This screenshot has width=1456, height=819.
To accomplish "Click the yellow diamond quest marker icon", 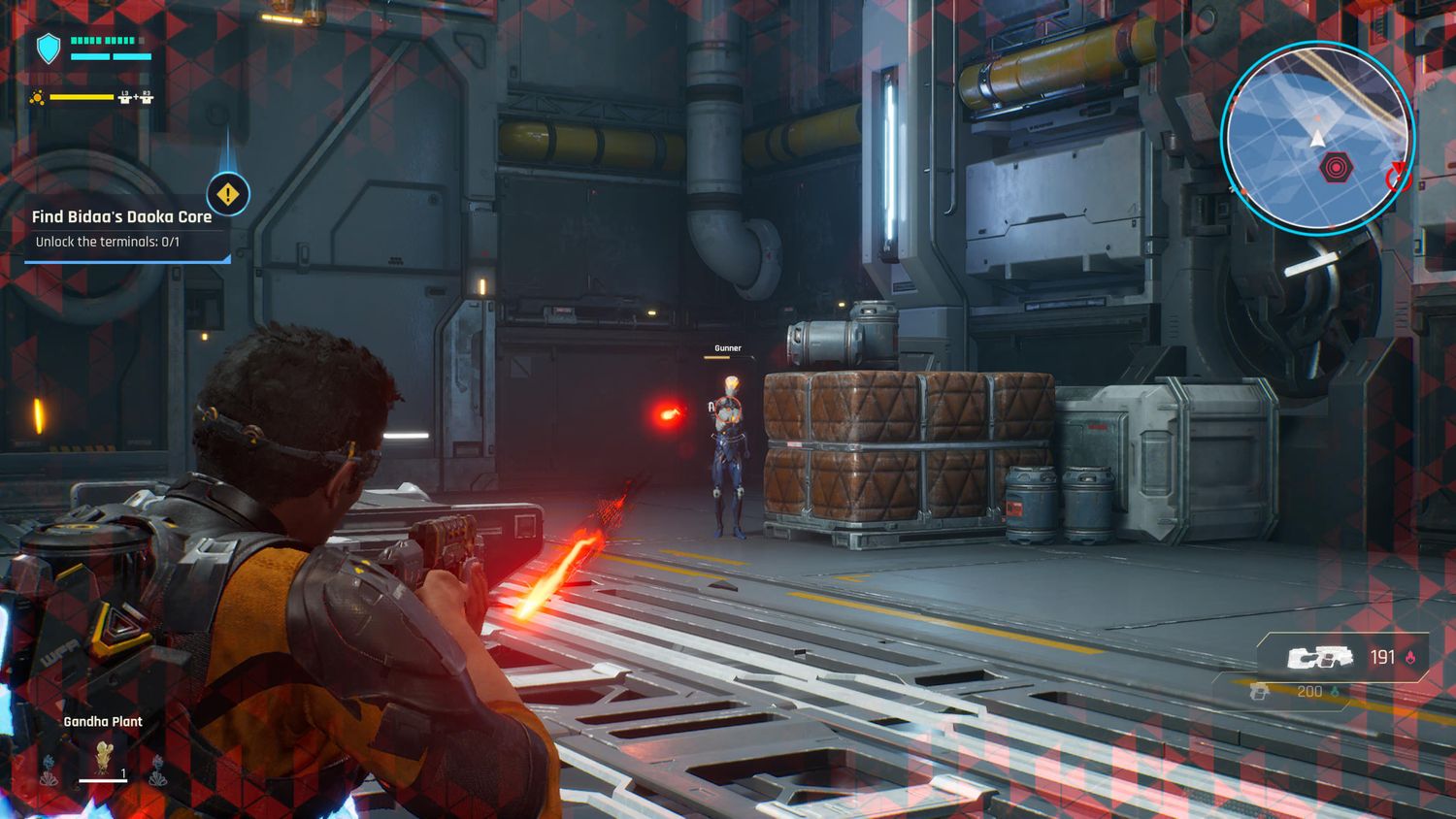I will tap(228, 194).
